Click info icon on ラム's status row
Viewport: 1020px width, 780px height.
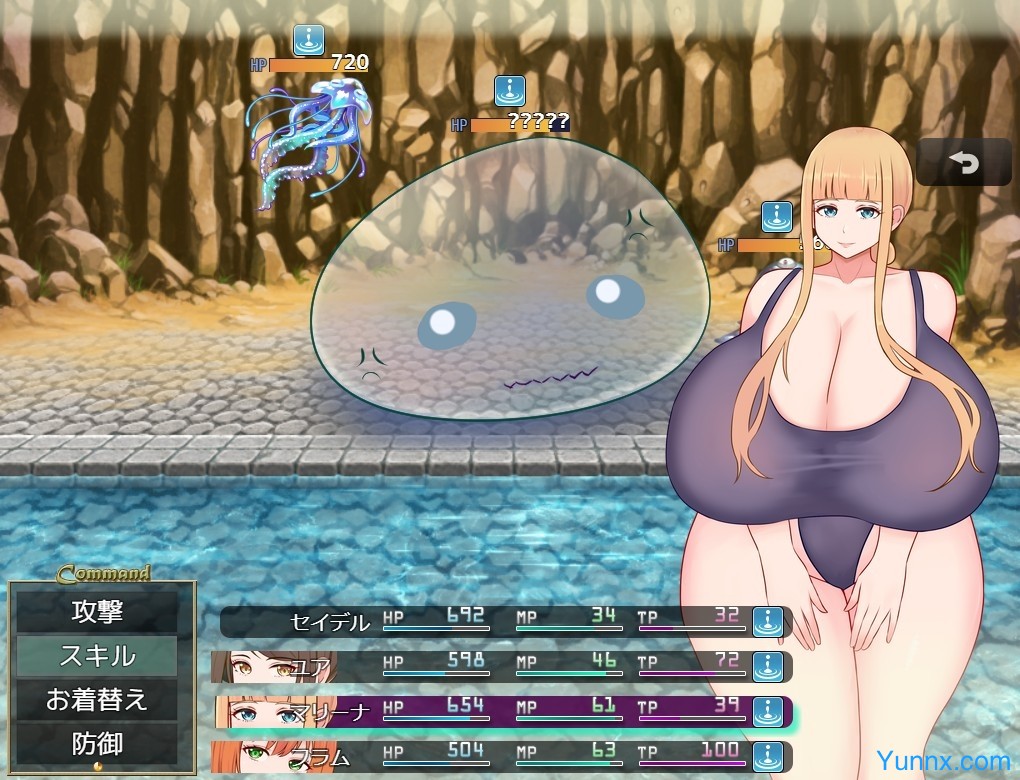click(767, 756)
